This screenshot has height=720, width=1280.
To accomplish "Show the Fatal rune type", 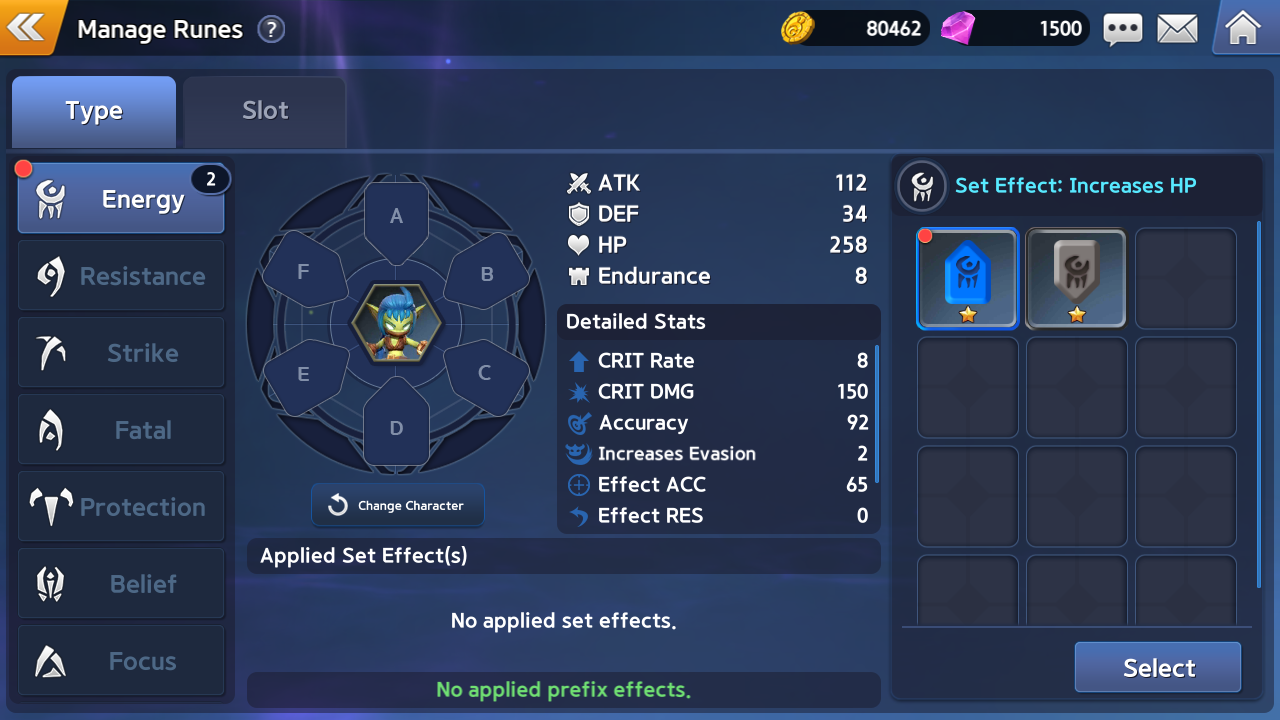I will (121, 430).
